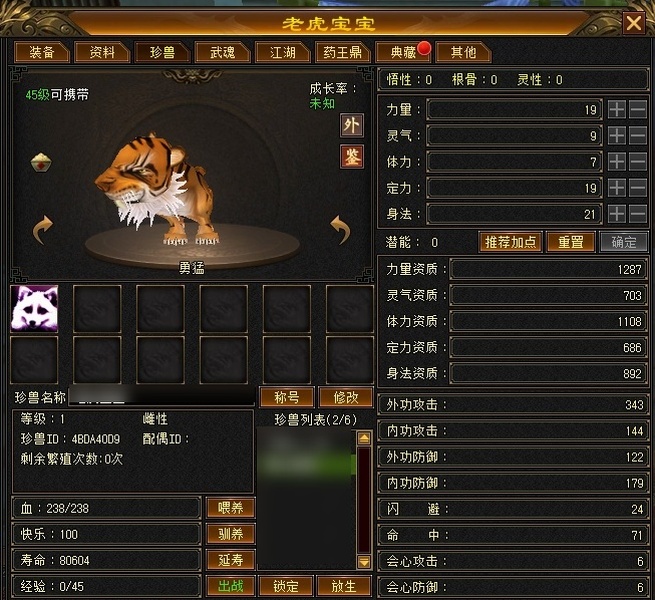
Task: Increase 力量 with its plus button
Action: 617,109
